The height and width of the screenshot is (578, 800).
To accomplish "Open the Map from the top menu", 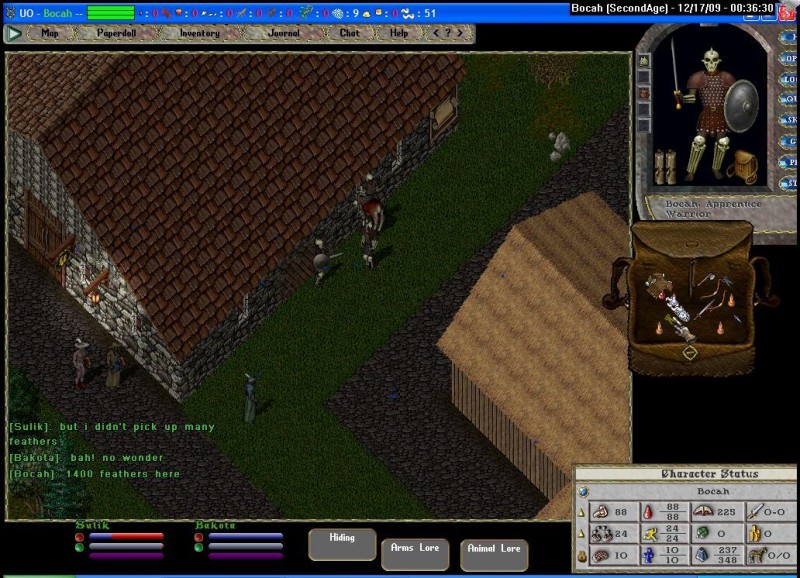I will coord(50,33).
